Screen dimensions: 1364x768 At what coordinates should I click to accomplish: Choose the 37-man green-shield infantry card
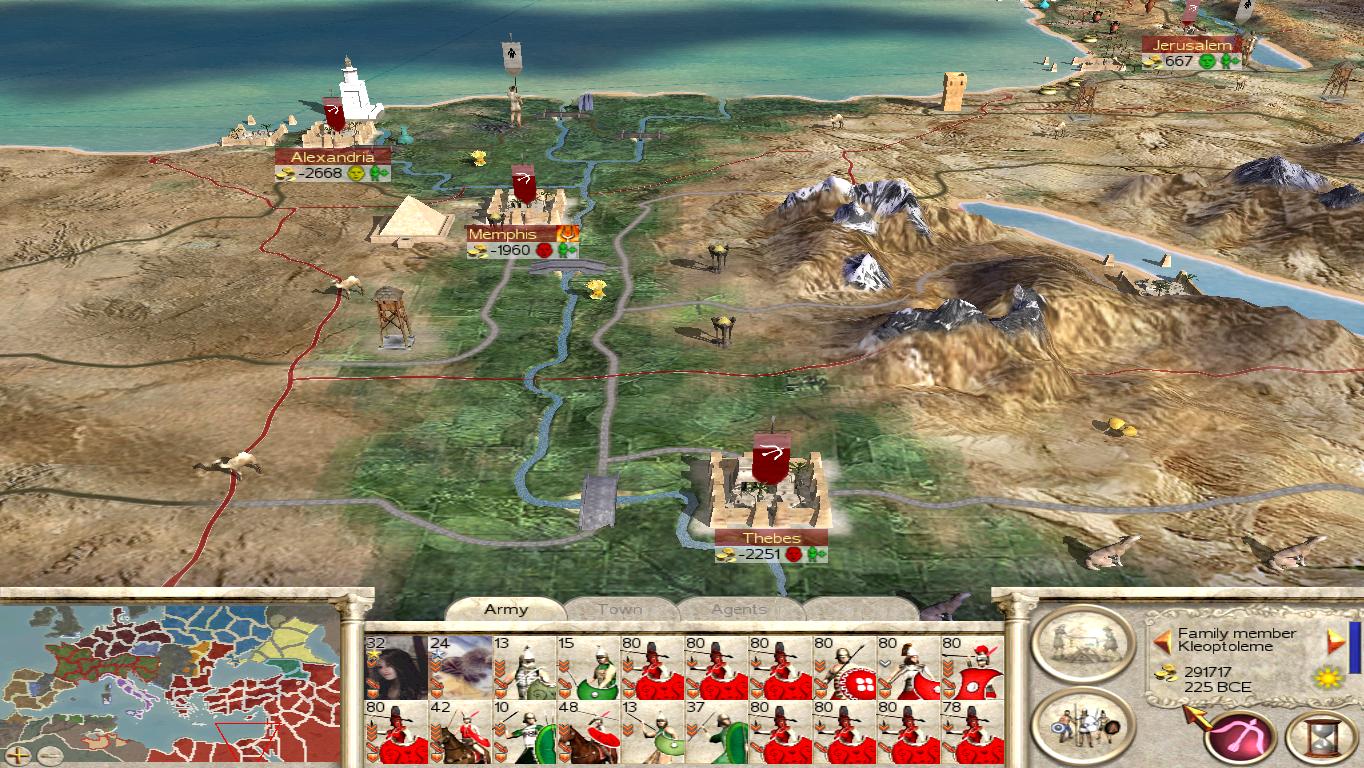click(716, 732)
